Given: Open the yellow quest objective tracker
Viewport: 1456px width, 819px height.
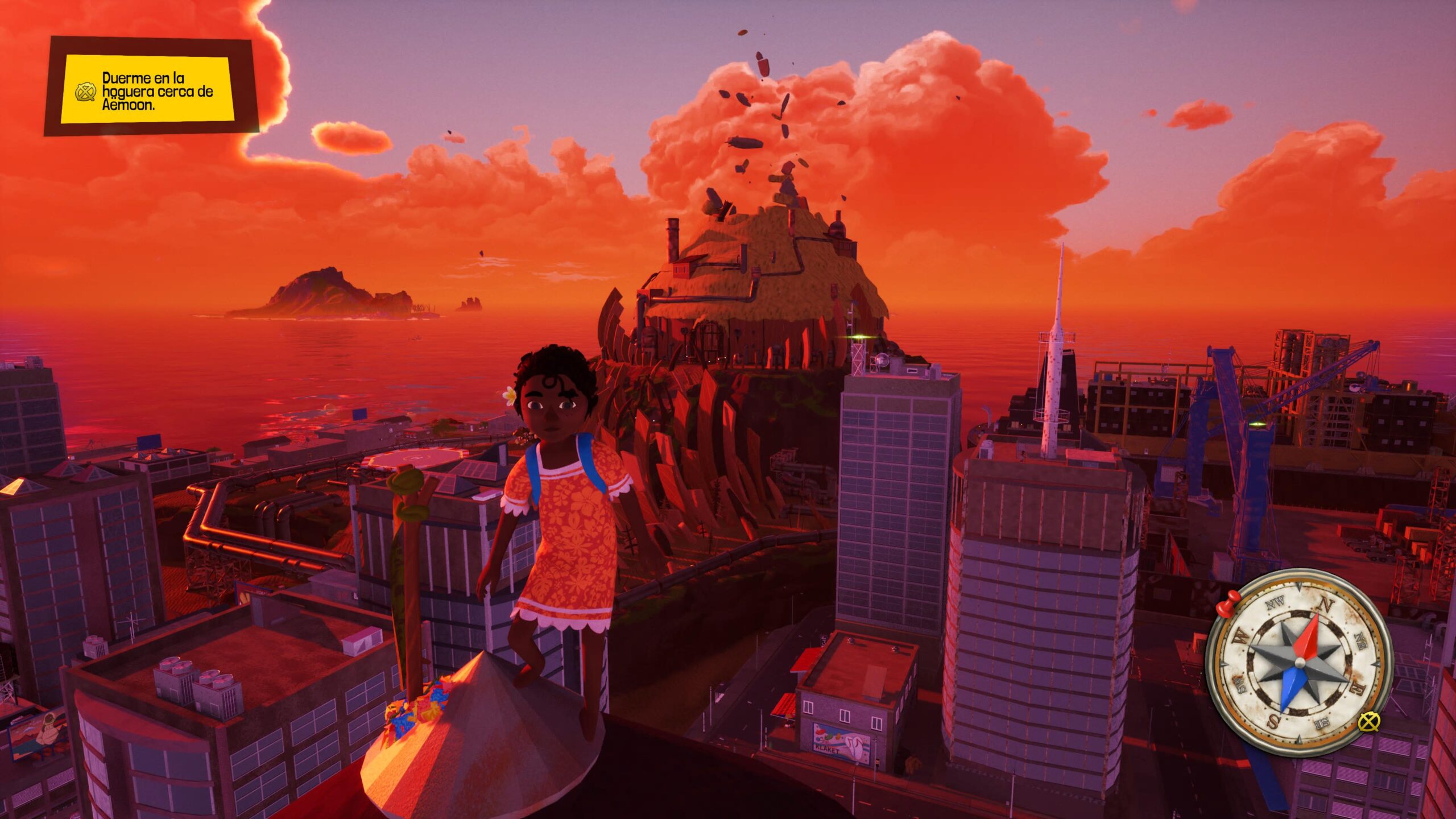Looking at the screenshot, I should pos(149,89).
